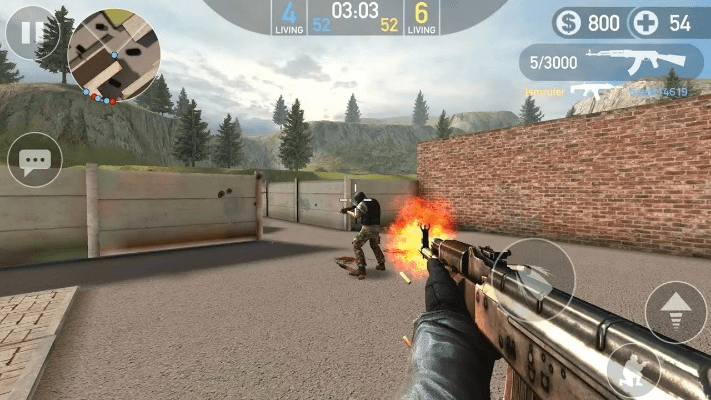Pause the match
This screenshot has height=400, width=711.
click(x=28, y=32)
